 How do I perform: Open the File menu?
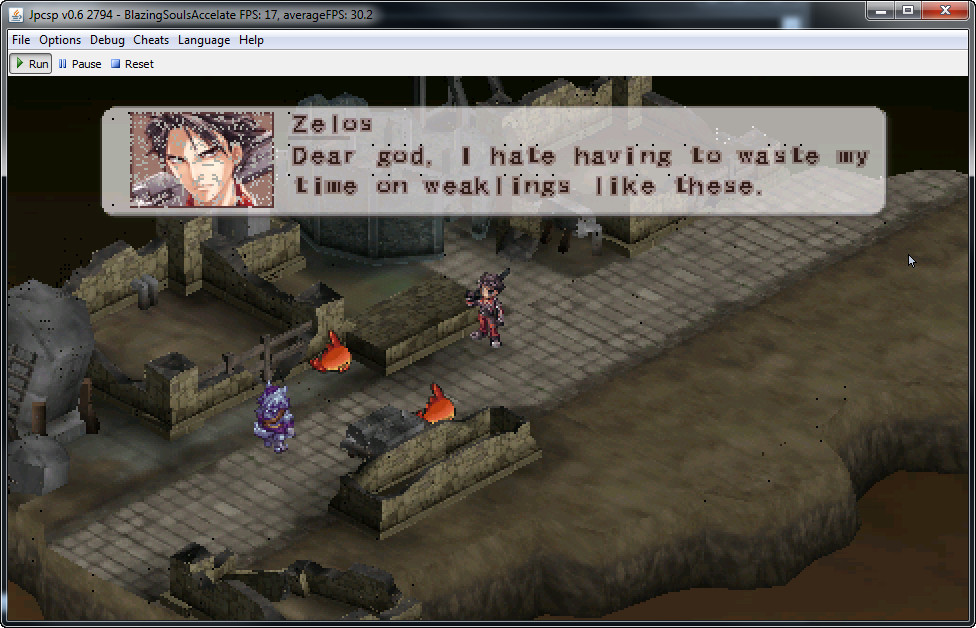click(x=21, y=40)
